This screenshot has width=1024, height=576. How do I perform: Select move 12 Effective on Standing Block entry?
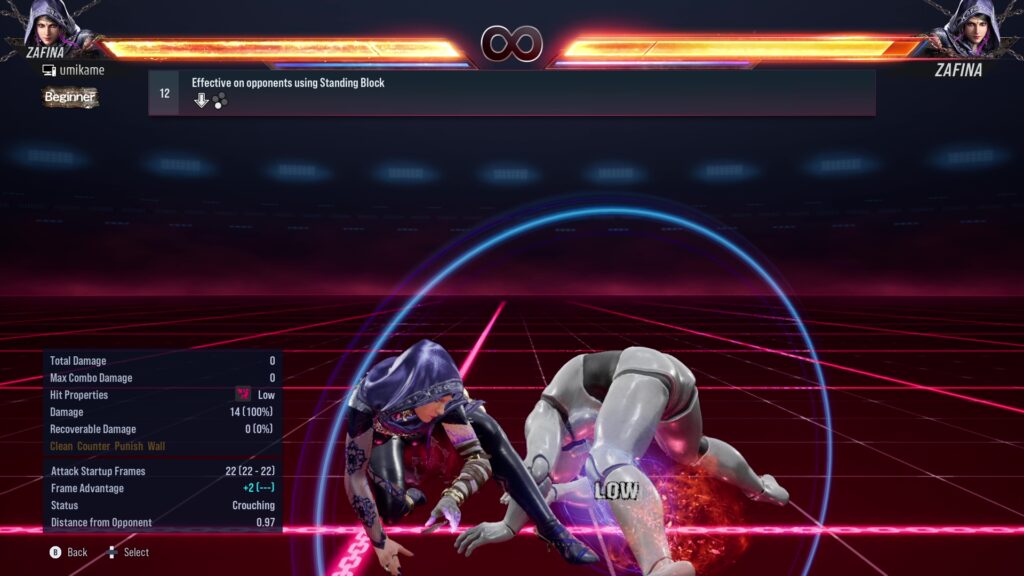point(511,92)
